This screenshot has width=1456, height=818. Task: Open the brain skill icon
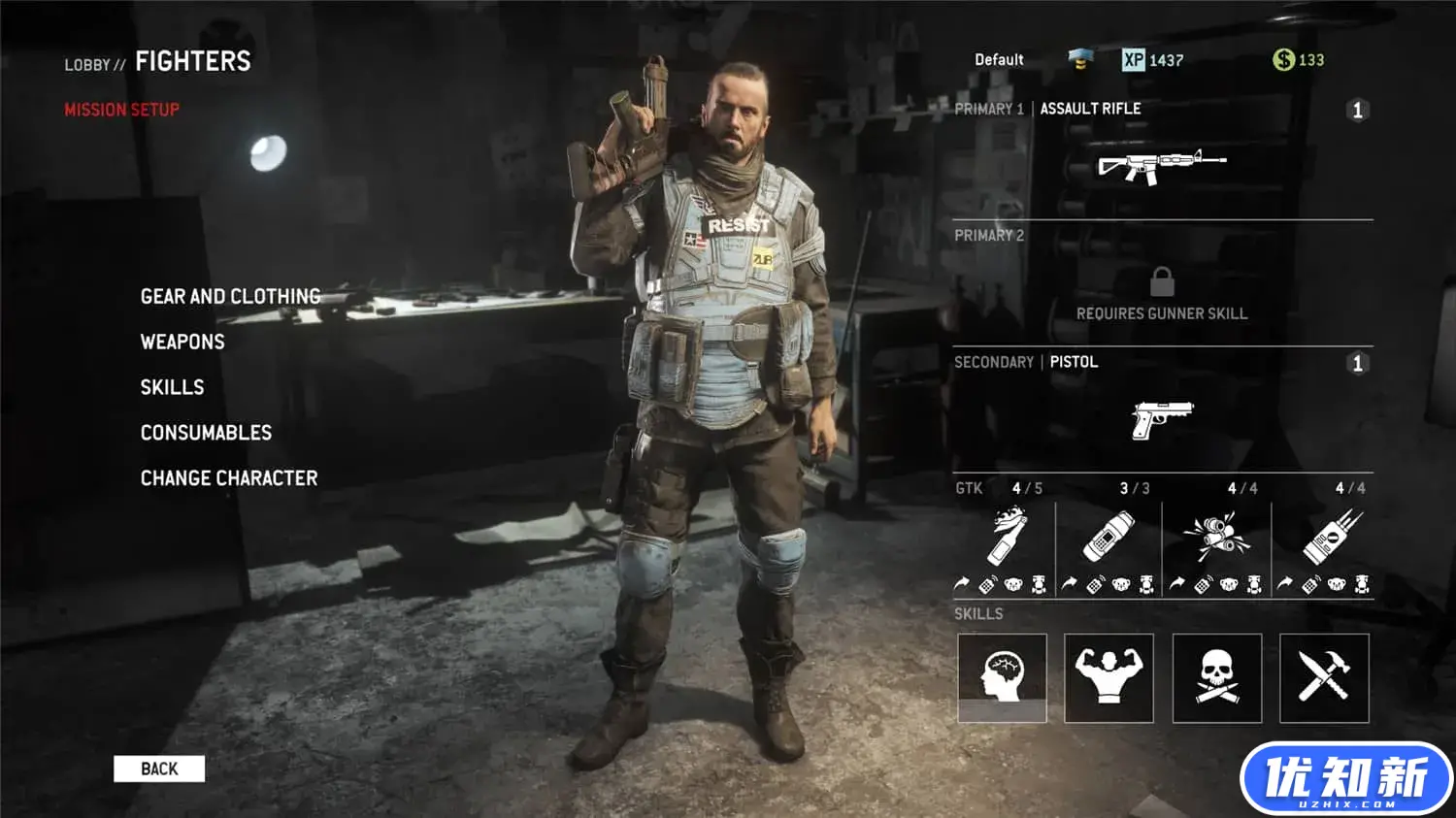tap(1002, 677)
